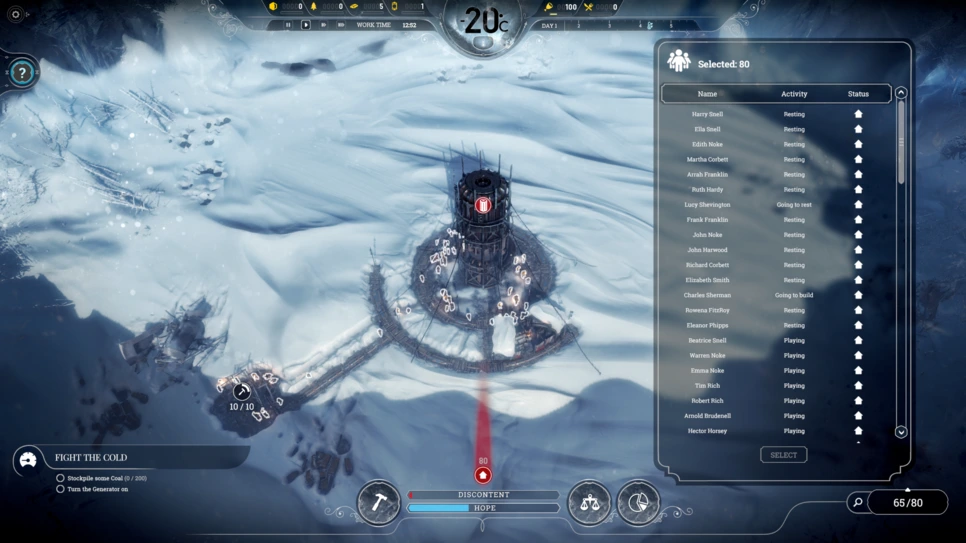Sort the list by Name header
Viewport: 966px width, 543px height.
[x=707, y=94]
